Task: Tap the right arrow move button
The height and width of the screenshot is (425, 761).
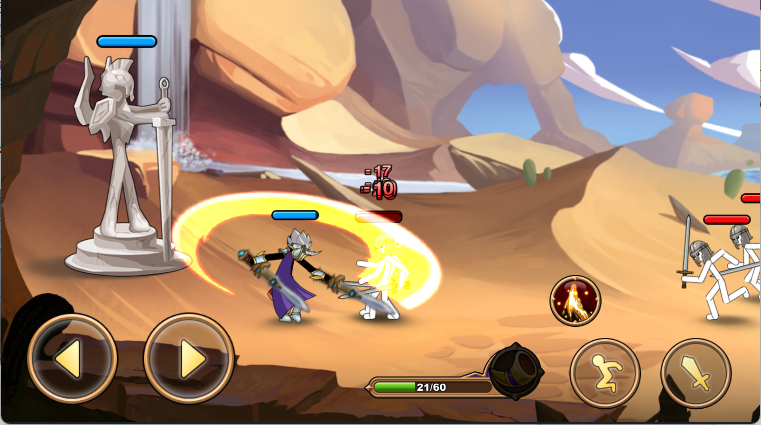Action: click(189, 358)
